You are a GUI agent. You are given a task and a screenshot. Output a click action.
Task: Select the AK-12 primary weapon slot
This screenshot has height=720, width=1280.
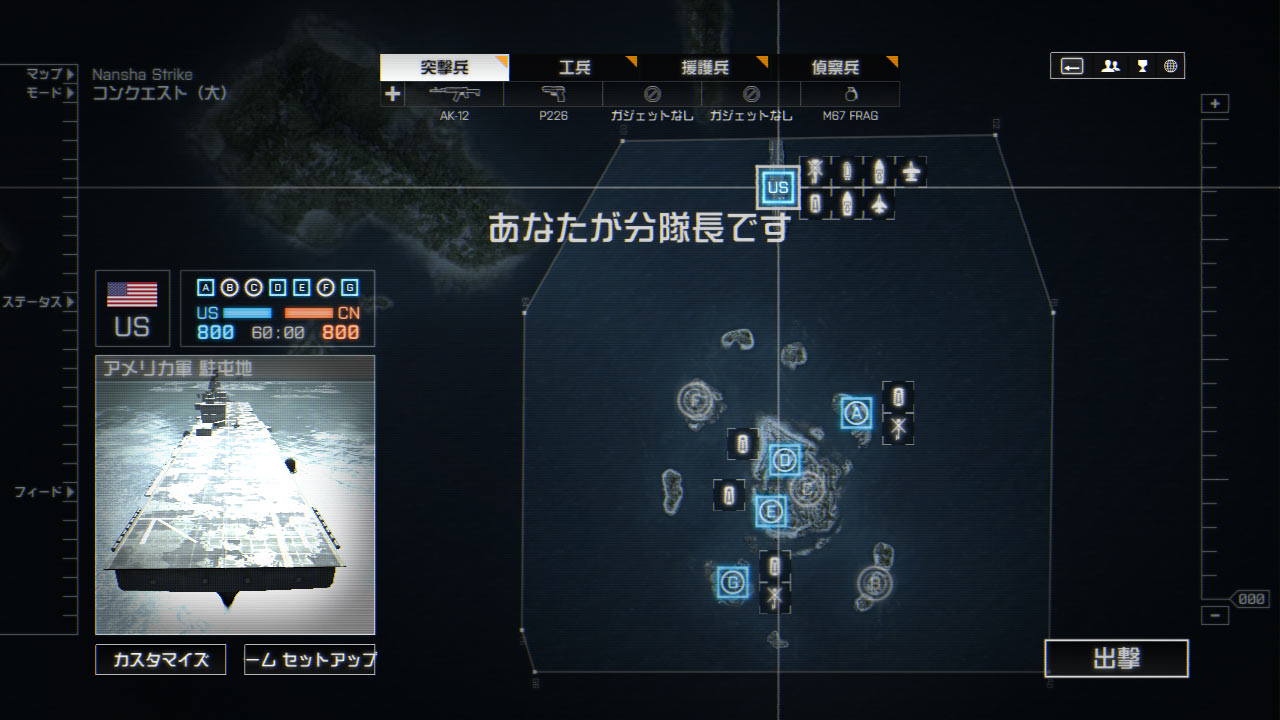[454, 95]
